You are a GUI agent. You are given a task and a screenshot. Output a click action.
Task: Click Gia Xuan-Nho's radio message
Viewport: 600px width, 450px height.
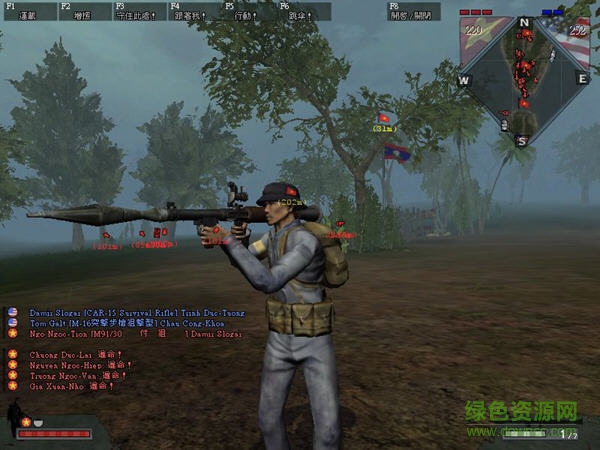click(x=70, y=386)
